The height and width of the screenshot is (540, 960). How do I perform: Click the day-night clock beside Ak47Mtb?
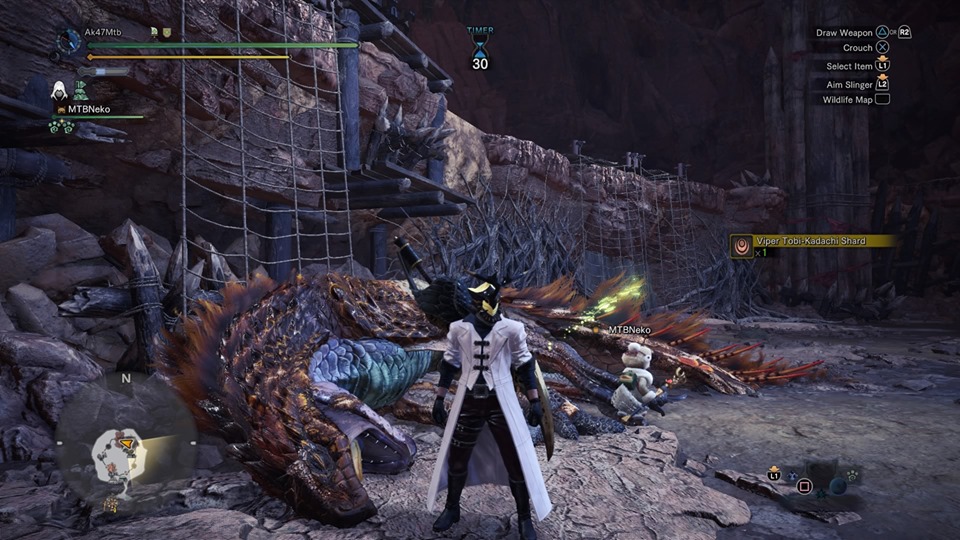tap(69, 42)
